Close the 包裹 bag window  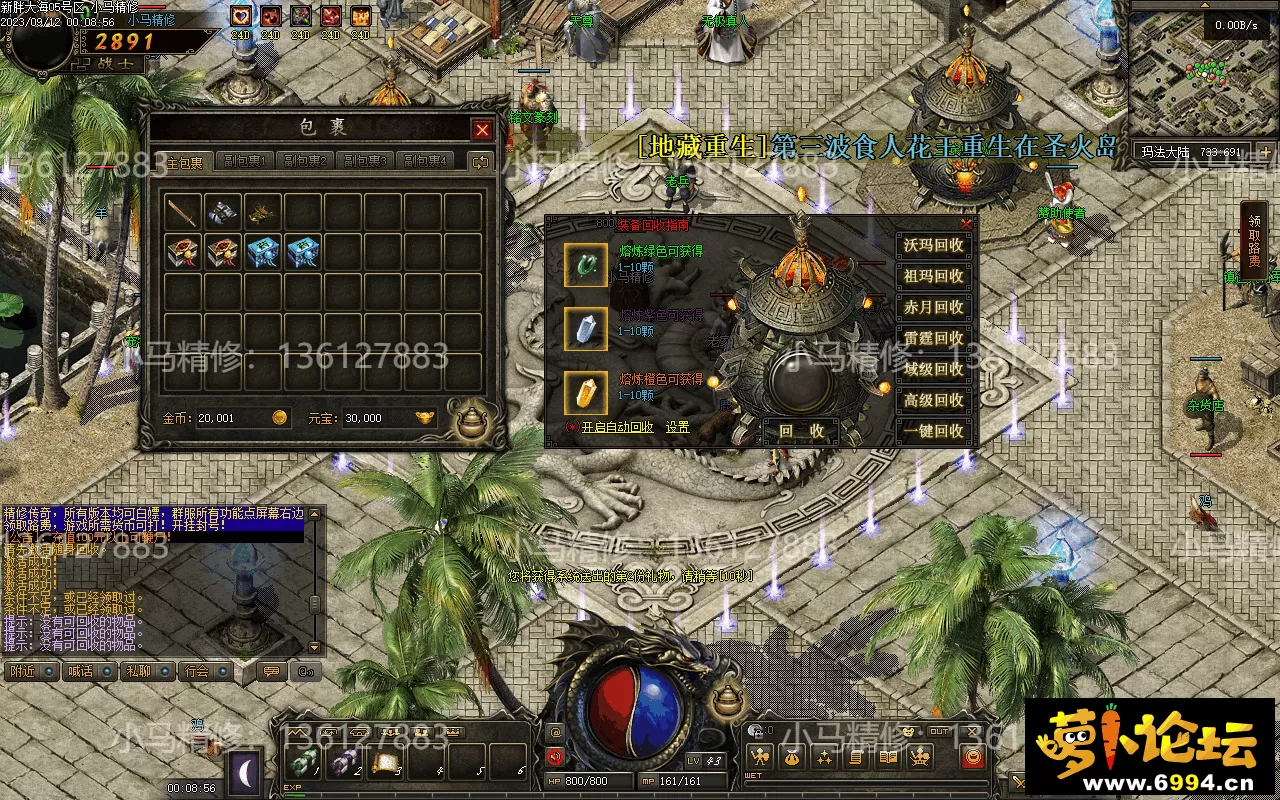482,130
